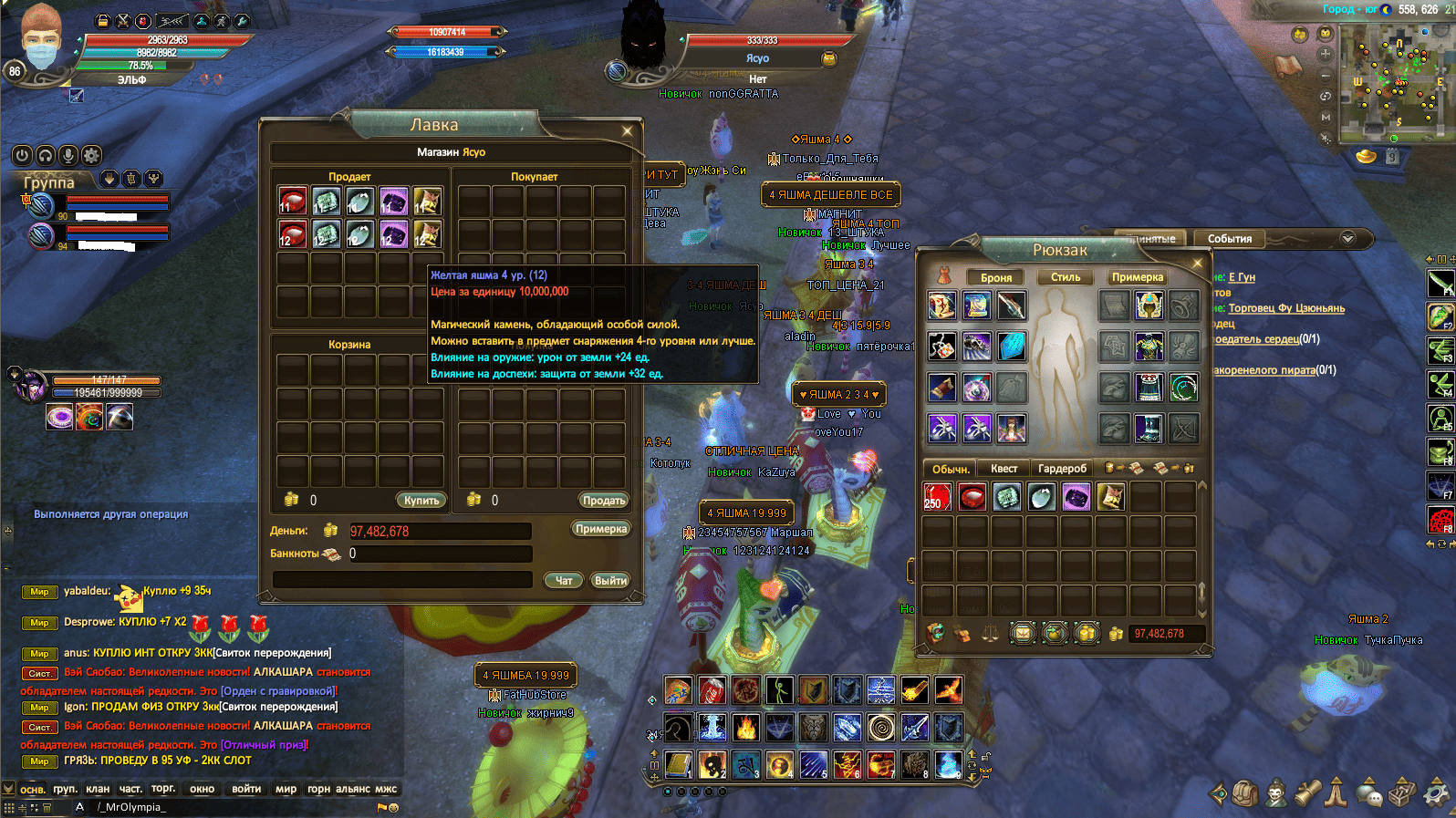Select the Обычн. inventory tab
The image size is (1456, 818).
(950, 469)
